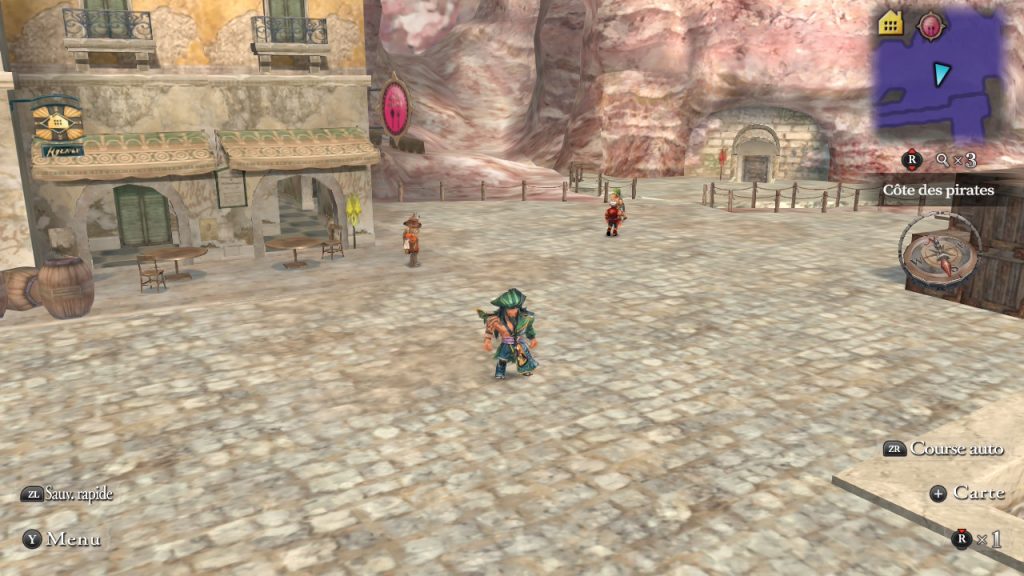Select the pink round marker on minimap
Screen dimensions: 1024x576
click(931, 24)
